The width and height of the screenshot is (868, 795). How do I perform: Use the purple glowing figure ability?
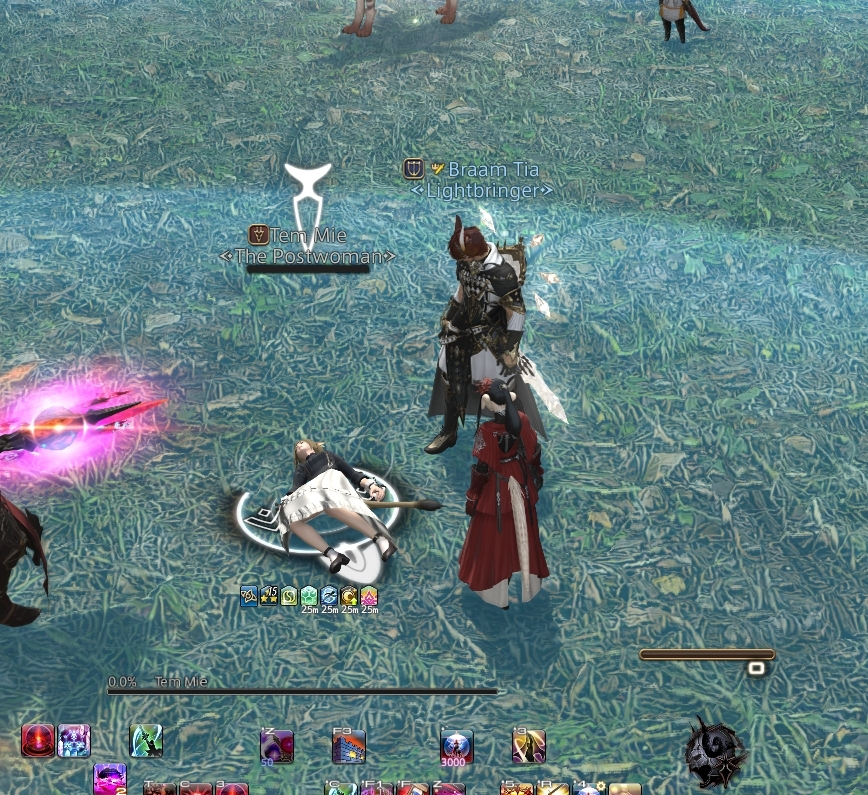point(74,741)
